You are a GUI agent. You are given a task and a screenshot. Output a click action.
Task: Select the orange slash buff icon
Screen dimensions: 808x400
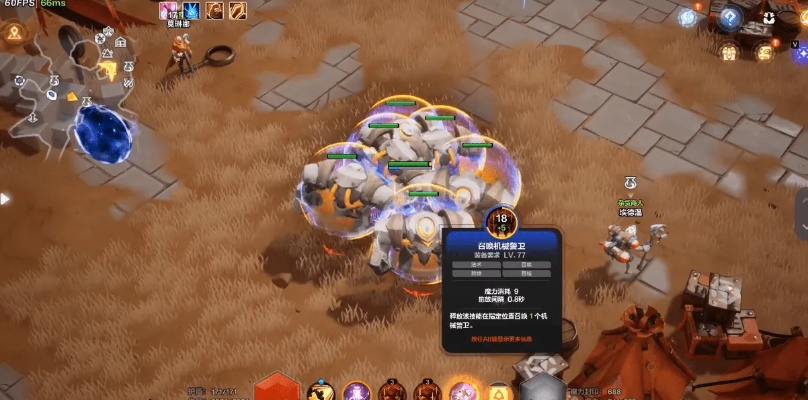[238, 11]
